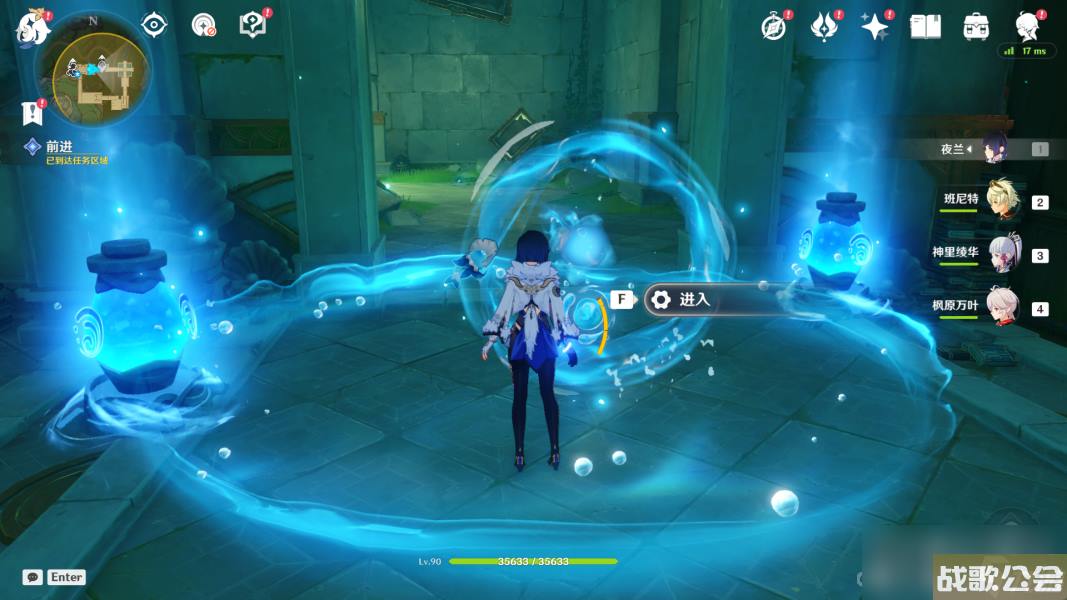This screenshot has width=1067, height=600.
Task: Open the bookmark icon below the minimap
Action: (x=34, y=112)
